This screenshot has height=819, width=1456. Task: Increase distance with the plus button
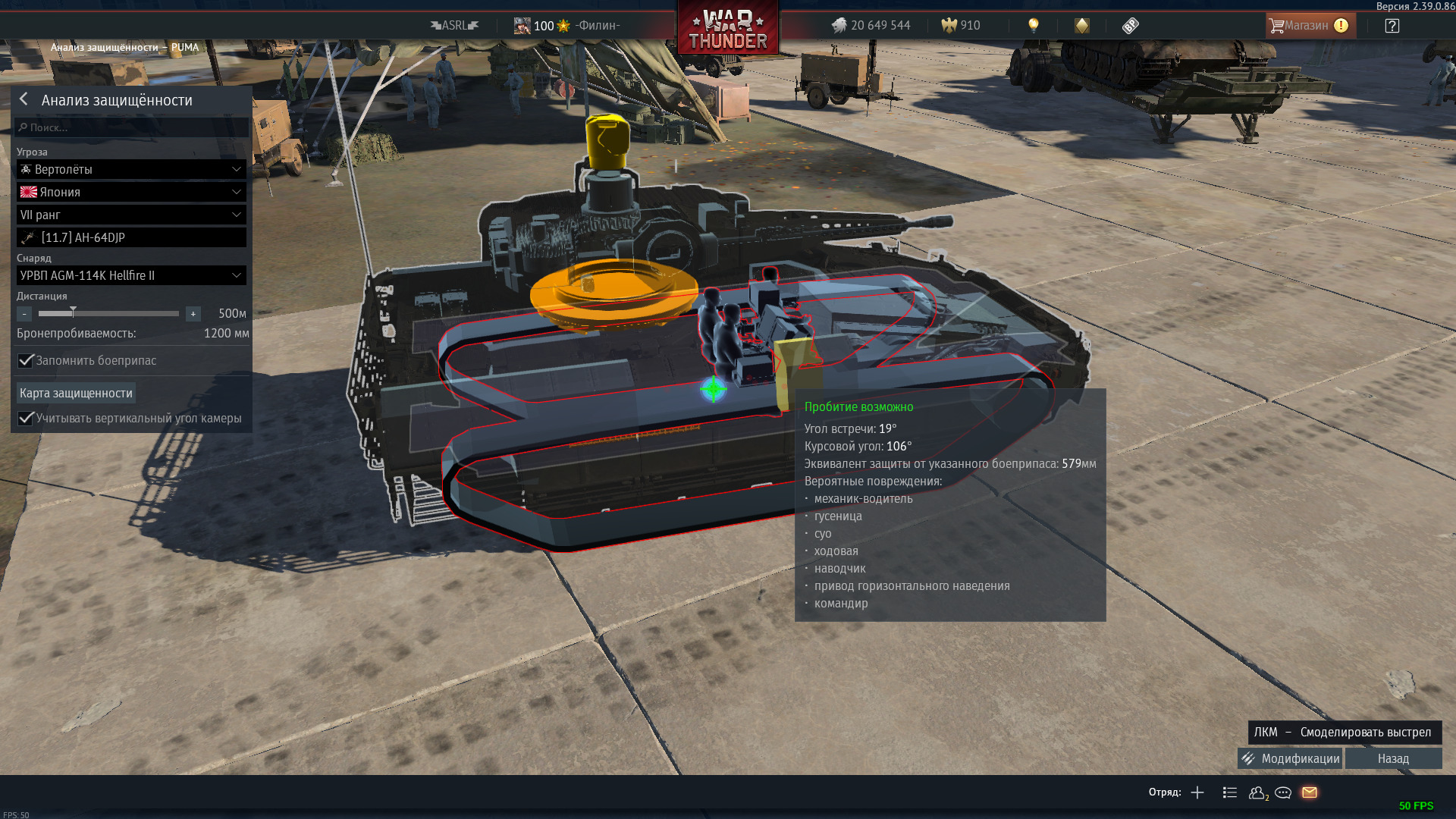[193, 314]
